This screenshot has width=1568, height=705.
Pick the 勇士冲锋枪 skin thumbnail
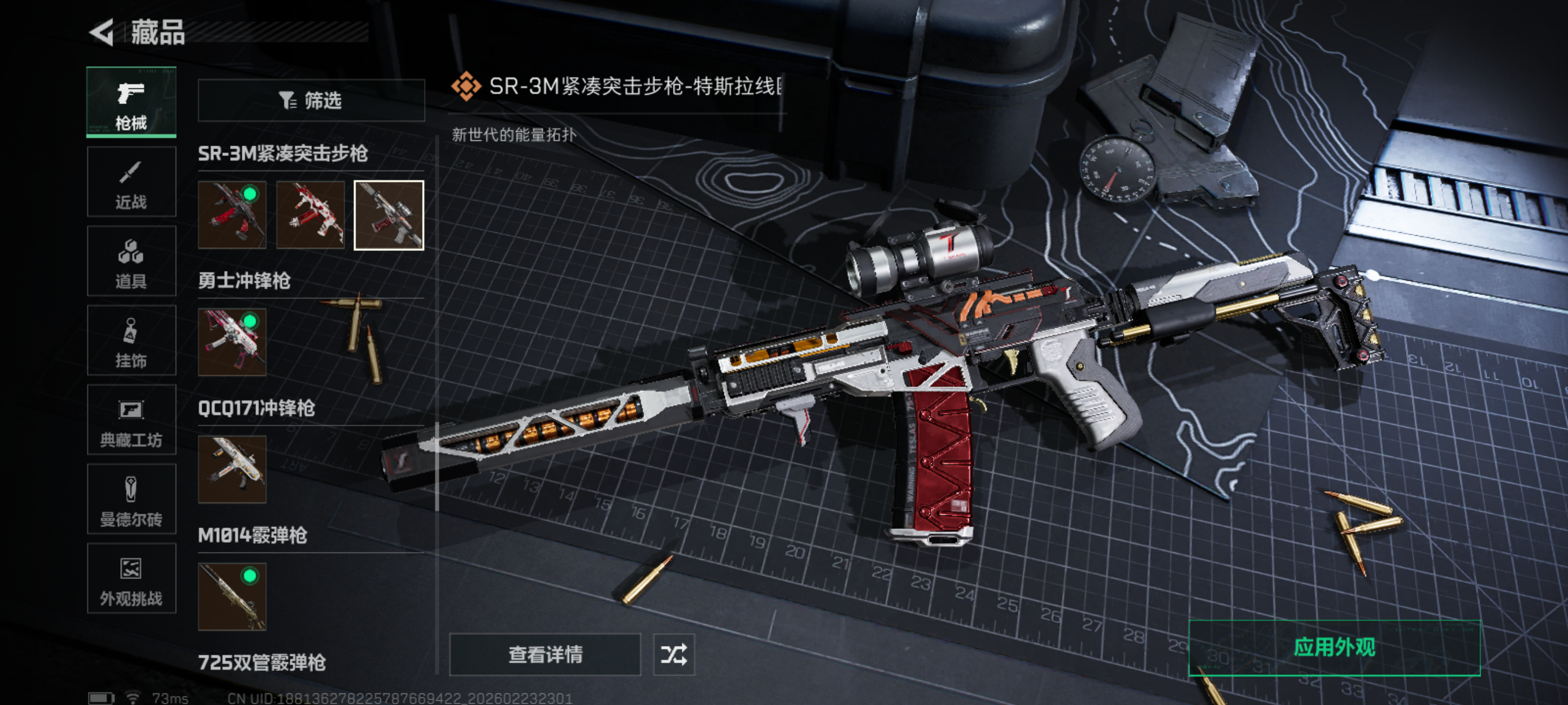coord(232,342)
